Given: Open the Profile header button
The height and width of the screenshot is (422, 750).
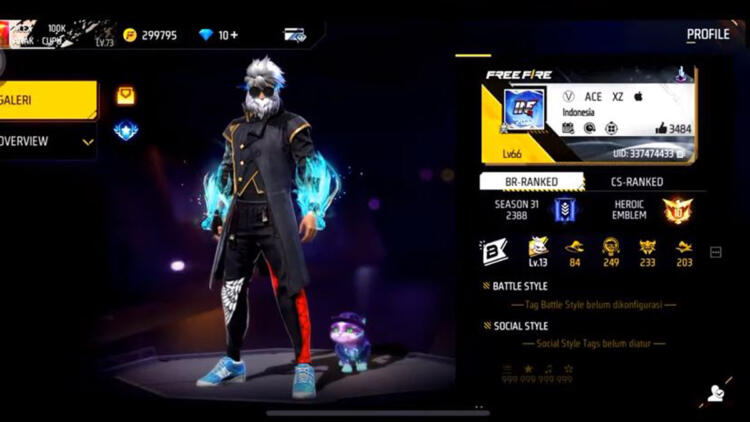Looking at the screenshot, I should [x=707, y=35].
